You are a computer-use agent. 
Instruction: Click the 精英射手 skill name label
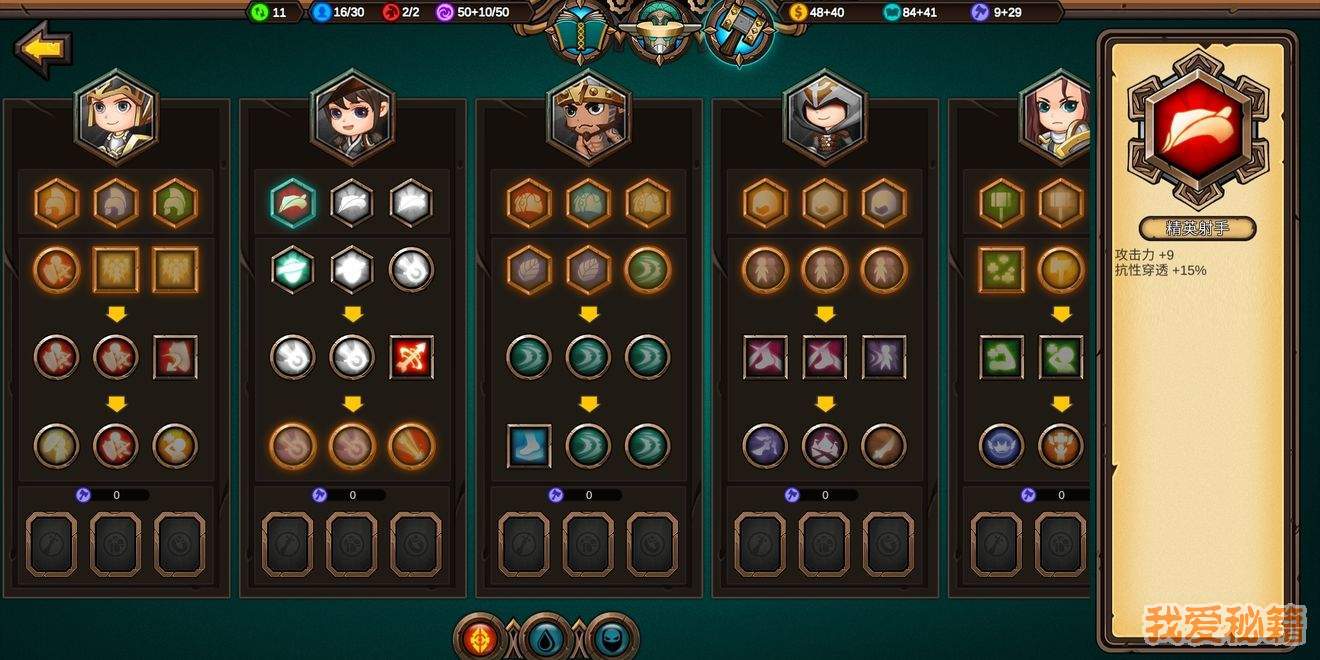click(x=1197, y=229)
